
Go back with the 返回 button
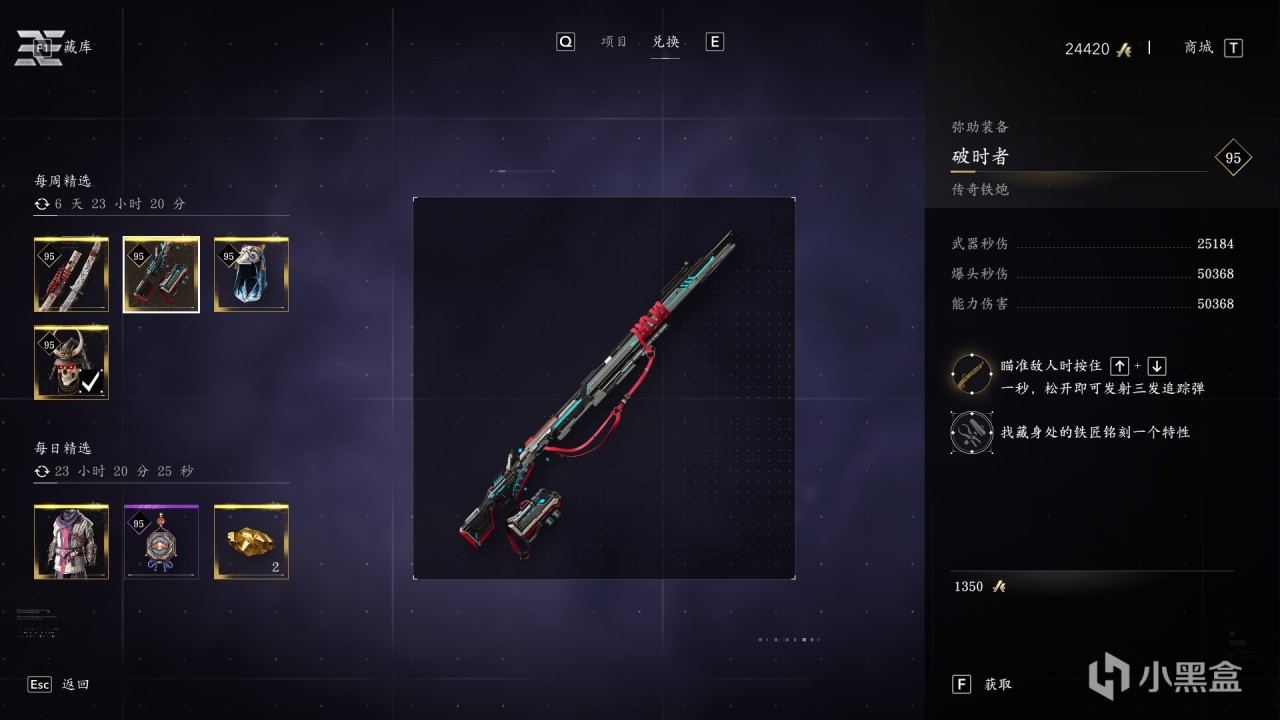(75, 684)
